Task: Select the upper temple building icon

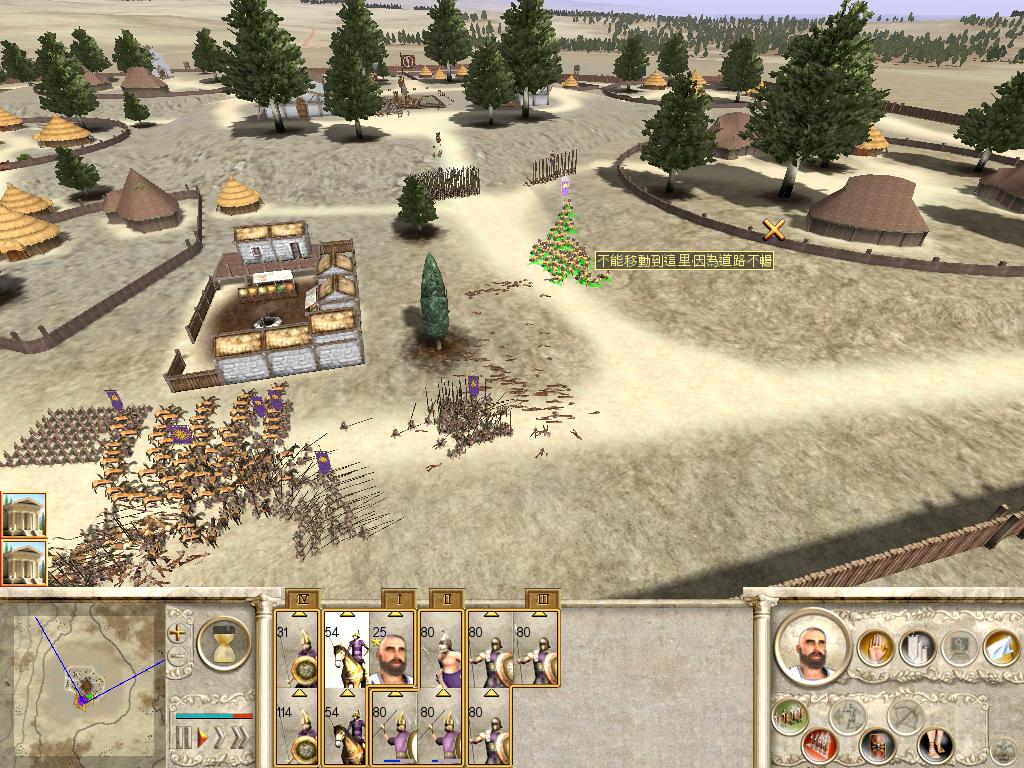Action: point(23,514)
